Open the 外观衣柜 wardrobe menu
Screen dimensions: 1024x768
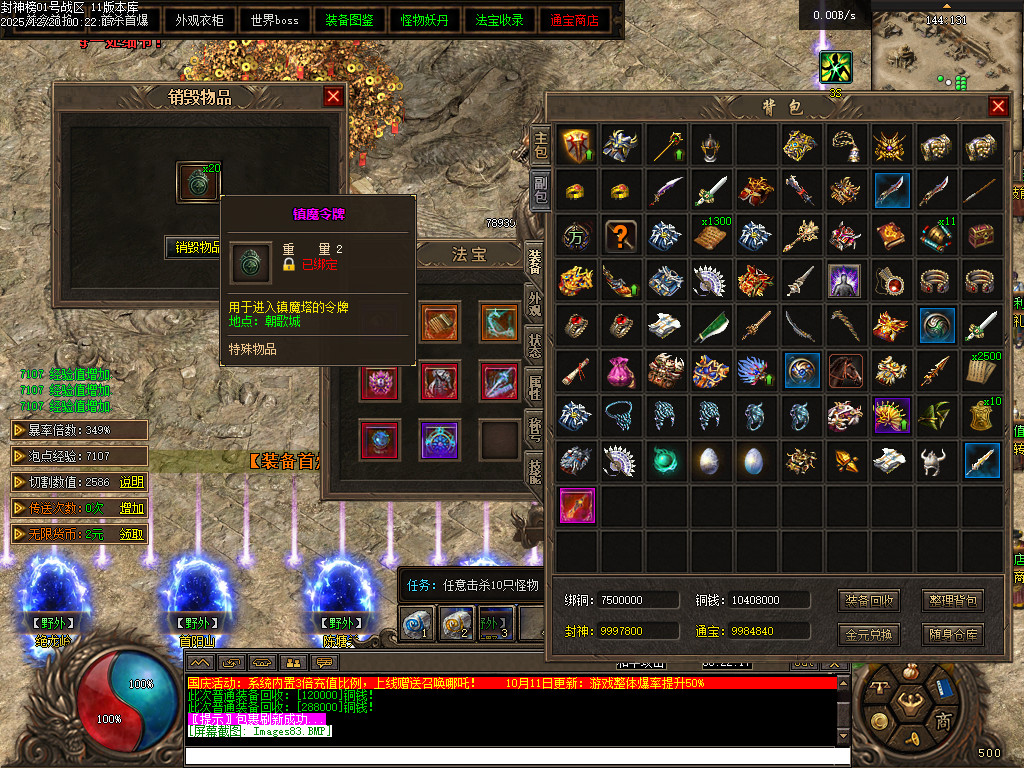pyautogui.click(x=199, y=20)
